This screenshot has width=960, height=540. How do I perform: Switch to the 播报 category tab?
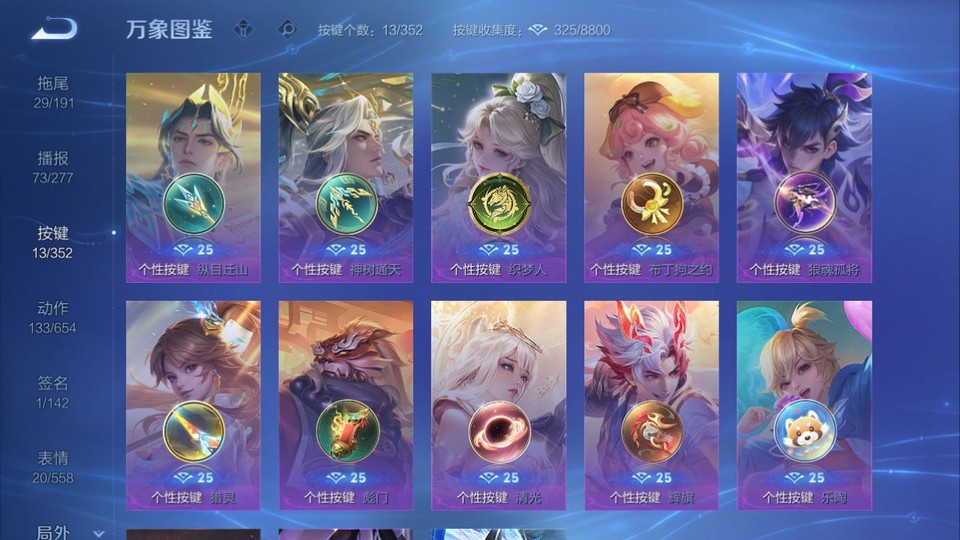(x=53, y=167)
